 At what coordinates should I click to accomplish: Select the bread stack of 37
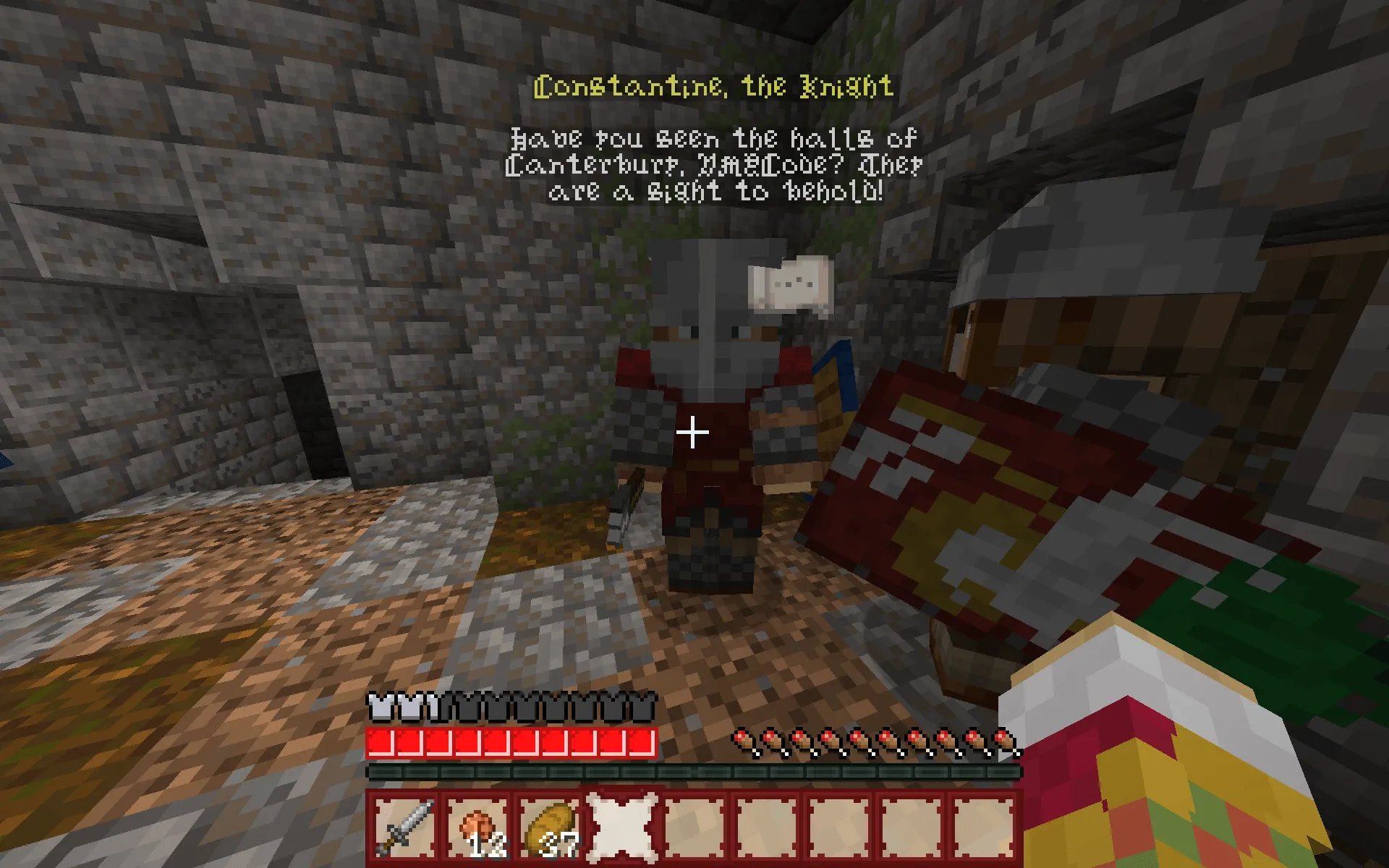pos(550,825)
